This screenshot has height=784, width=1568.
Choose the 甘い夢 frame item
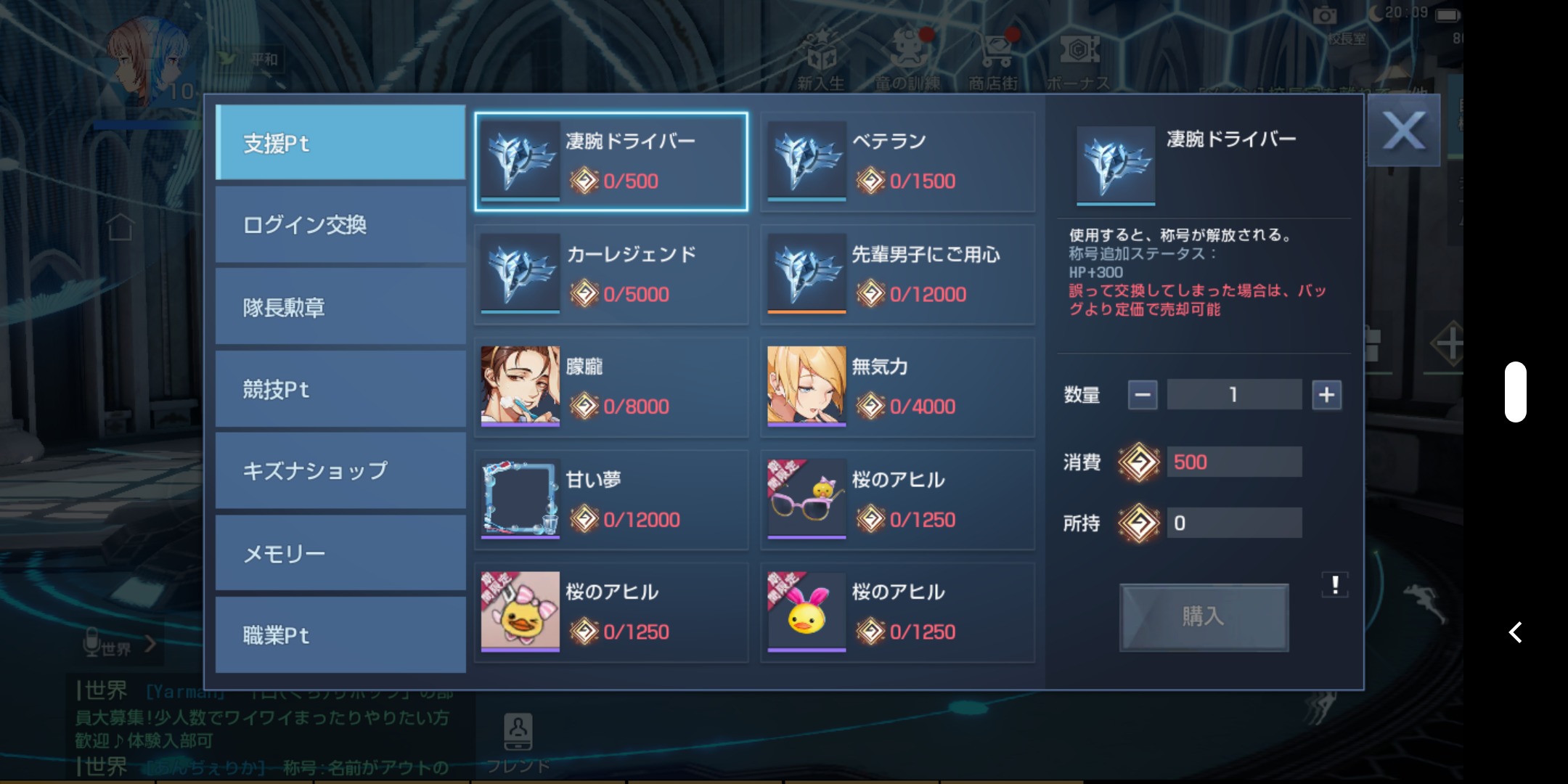pos(611,500)
